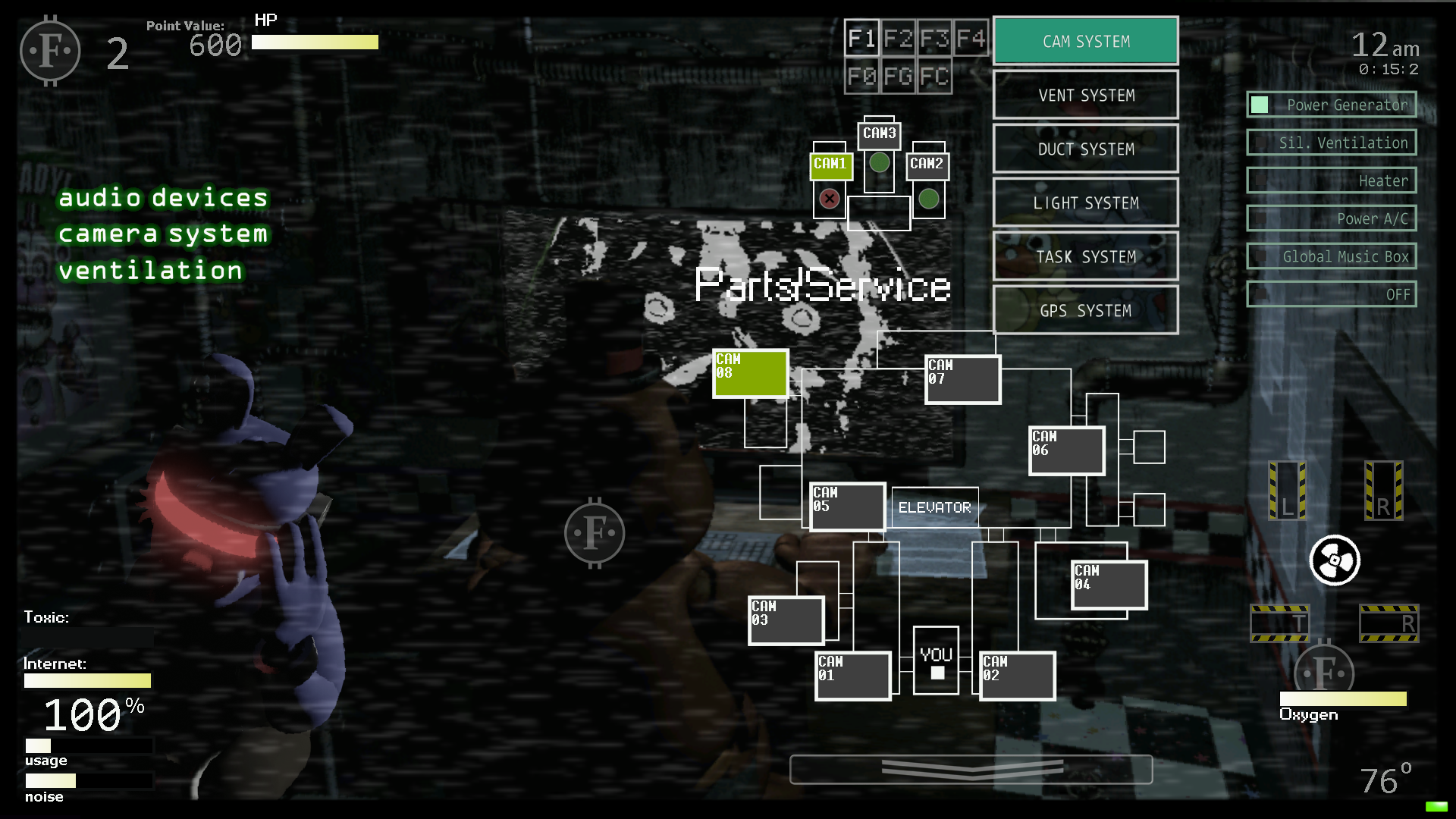The height and width of the screenshot is (819, 1456).
Task: Activate the global ventilation fan icon
Action: pos(1333,560)
